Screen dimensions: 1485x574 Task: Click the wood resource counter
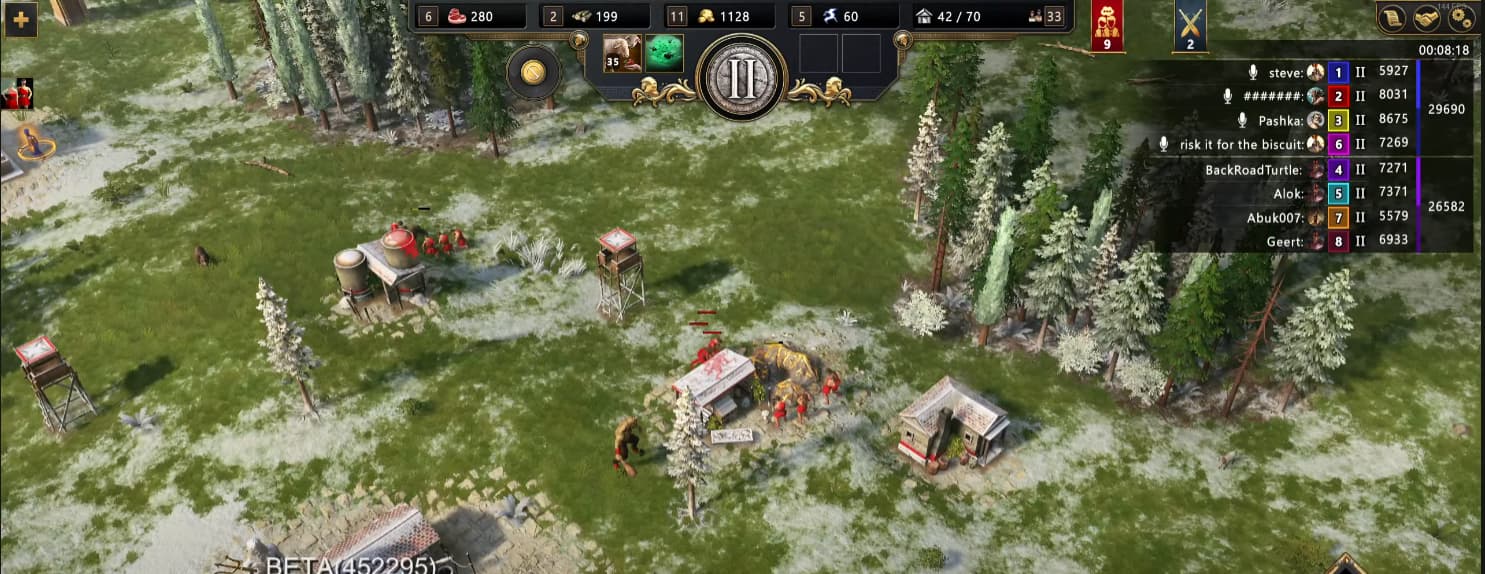pos(594,17)
